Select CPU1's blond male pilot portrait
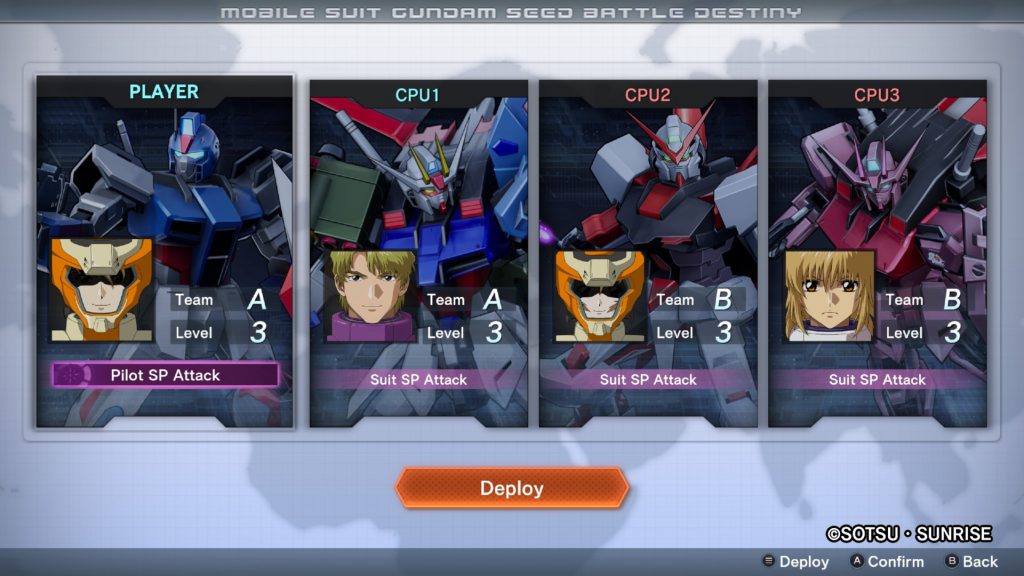Viewport: 1024px width, 576px height. coord(372,296)
